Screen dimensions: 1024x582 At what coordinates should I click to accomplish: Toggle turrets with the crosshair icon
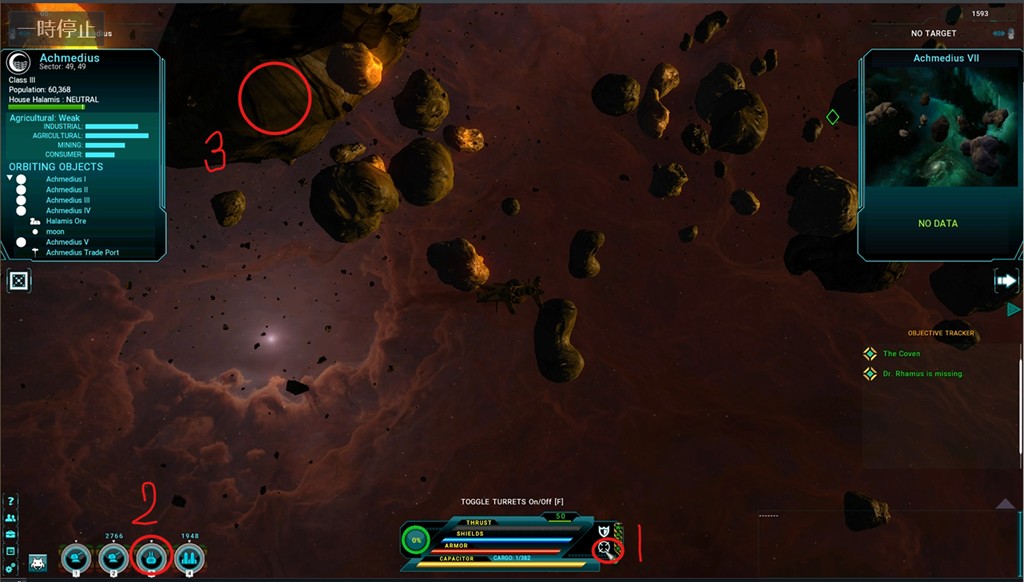(x=603, y=548)
